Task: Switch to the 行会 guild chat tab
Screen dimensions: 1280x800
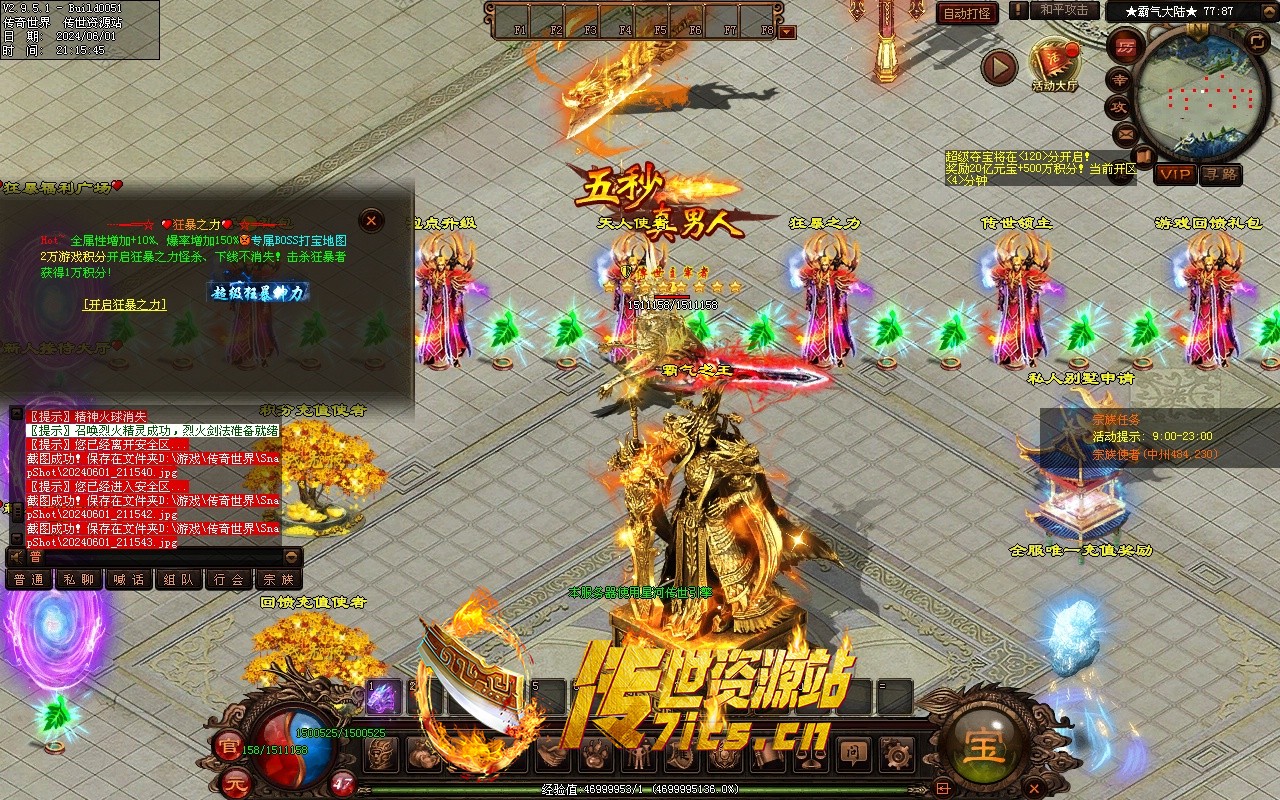Action: click(229, 579)
